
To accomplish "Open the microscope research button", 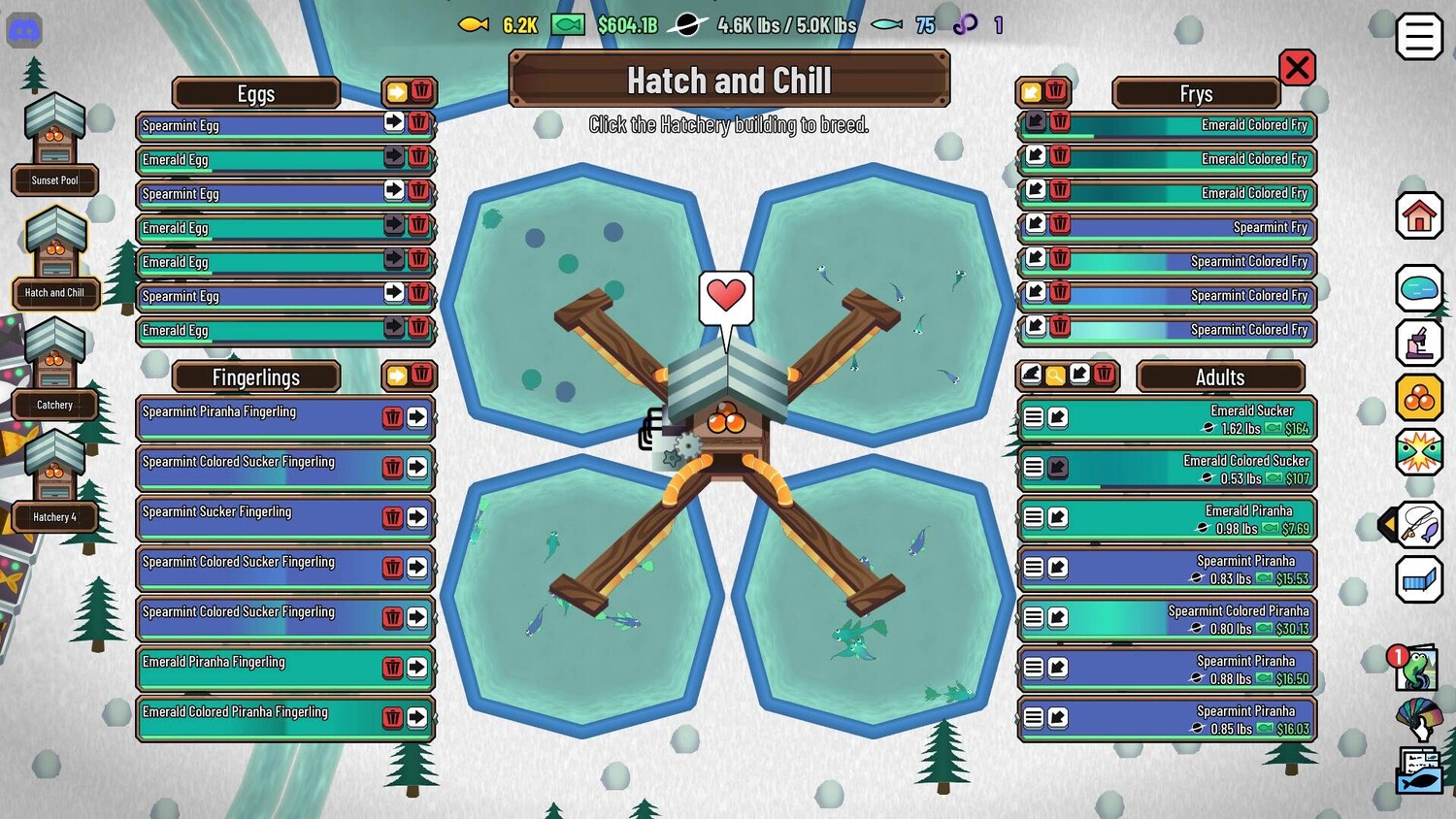I will [1418, 343].
